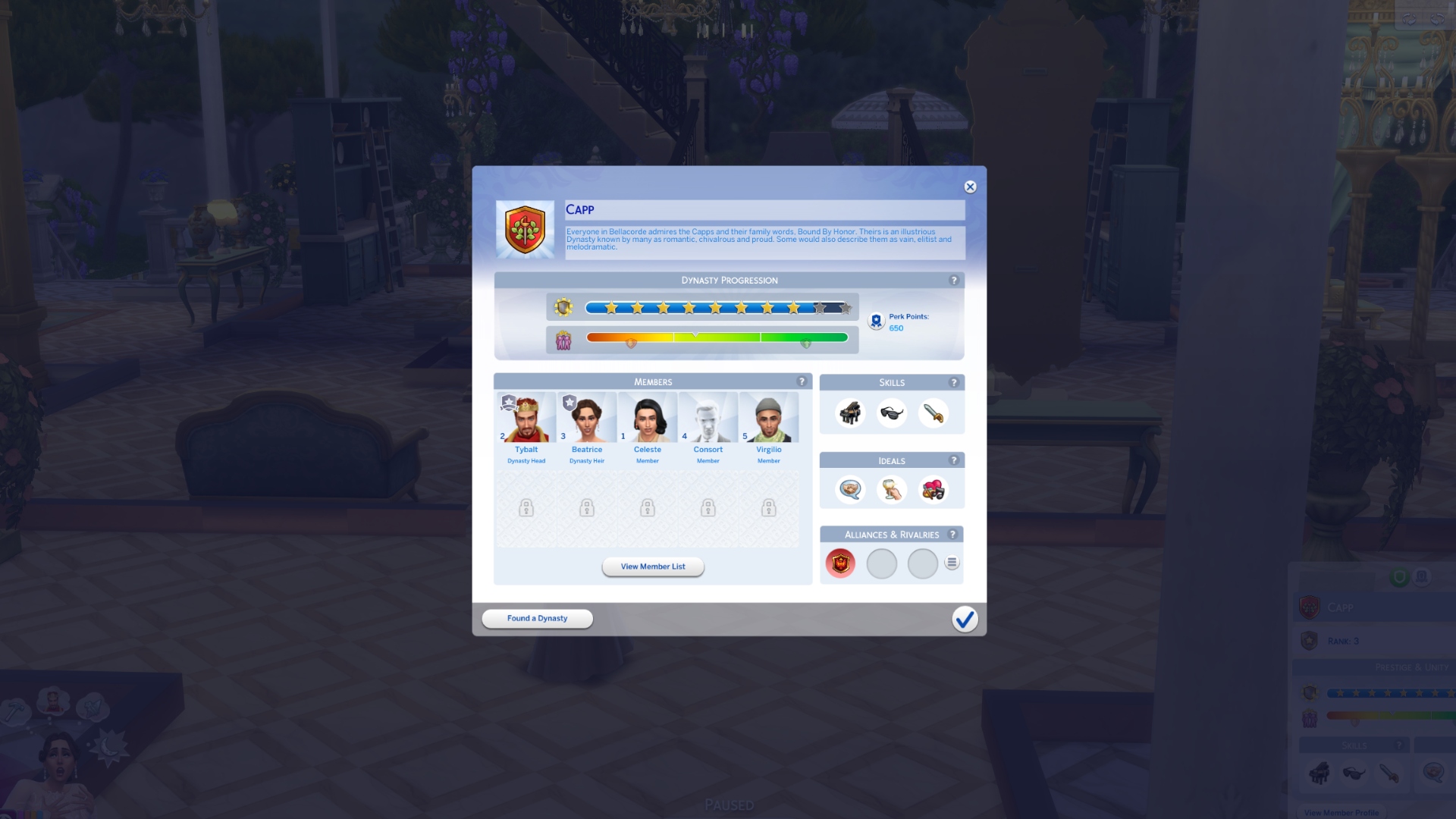The width and height of the screenshot is (1456, 819).
Task: Click the red rival dynasty crest under Alliances
Action: click(x=840, y=563)
